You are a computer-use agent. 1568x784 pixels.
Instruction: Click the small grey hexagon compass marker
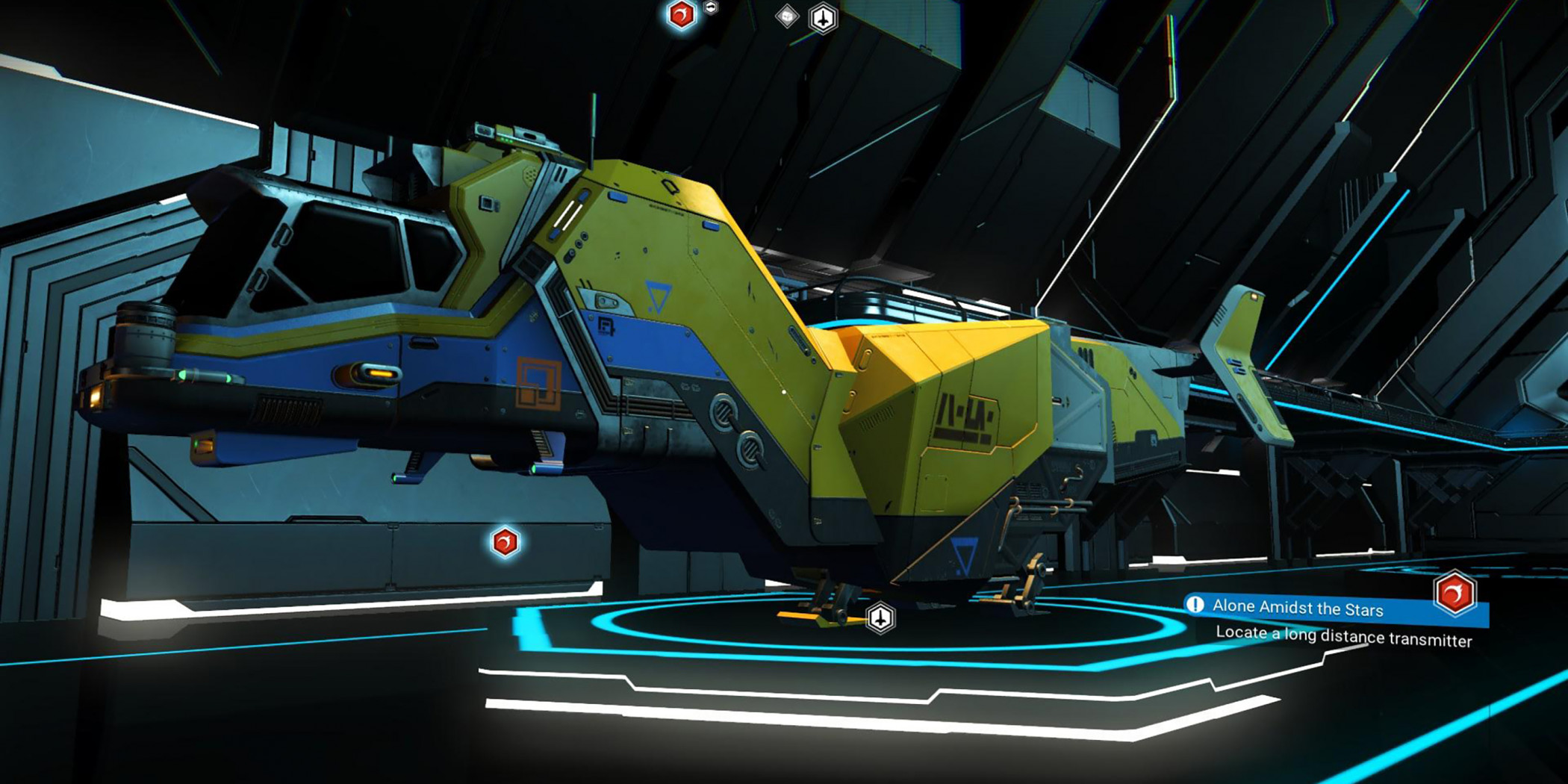(x=711, y=7)
